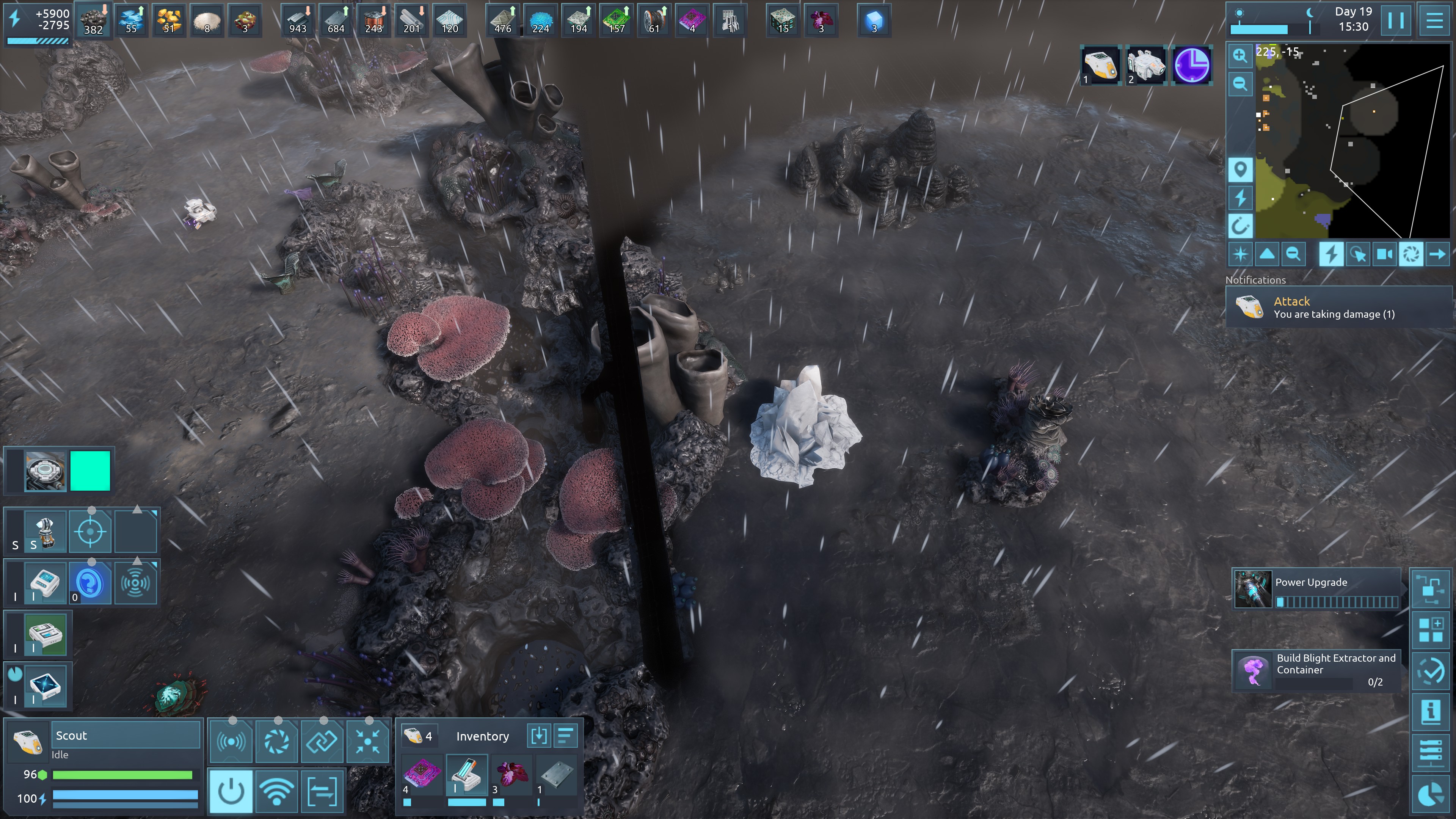The image size is (1456, 819).
Task: Select the blue question mark component
Action: point(90,583)
